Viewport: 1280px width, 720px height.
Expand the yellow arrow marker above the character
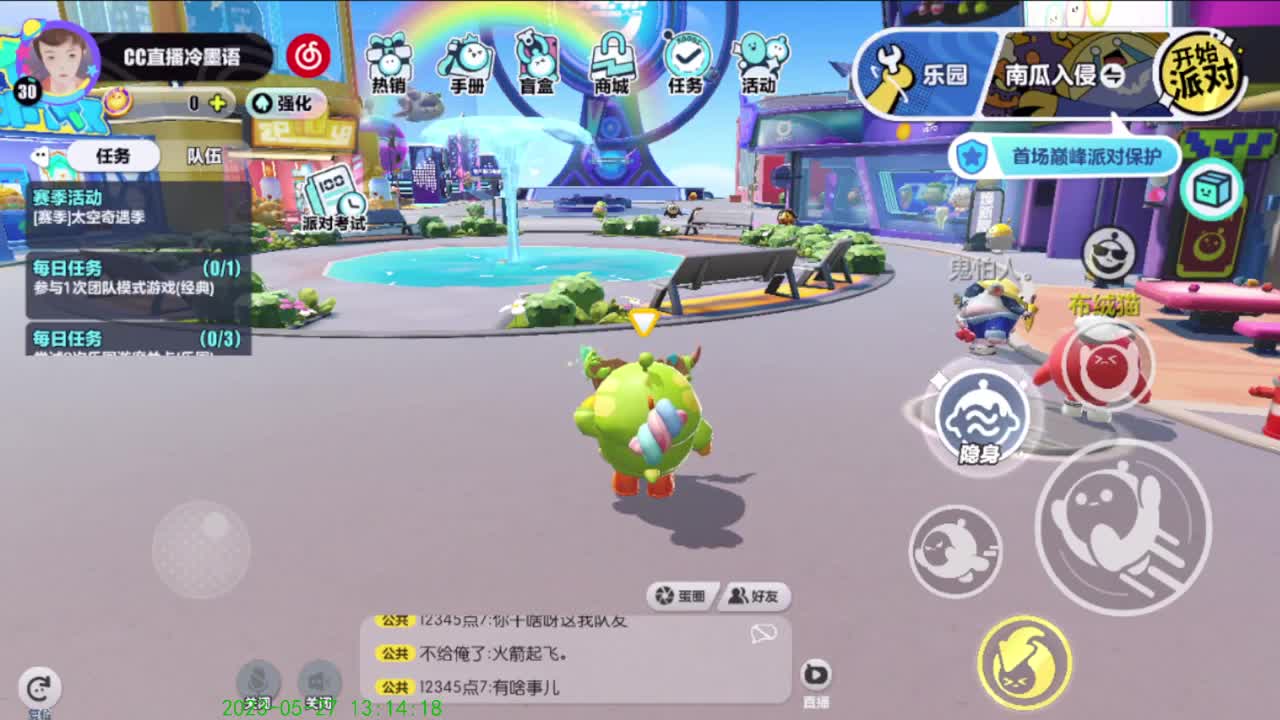pyautogui.click(x=641, y=322)
